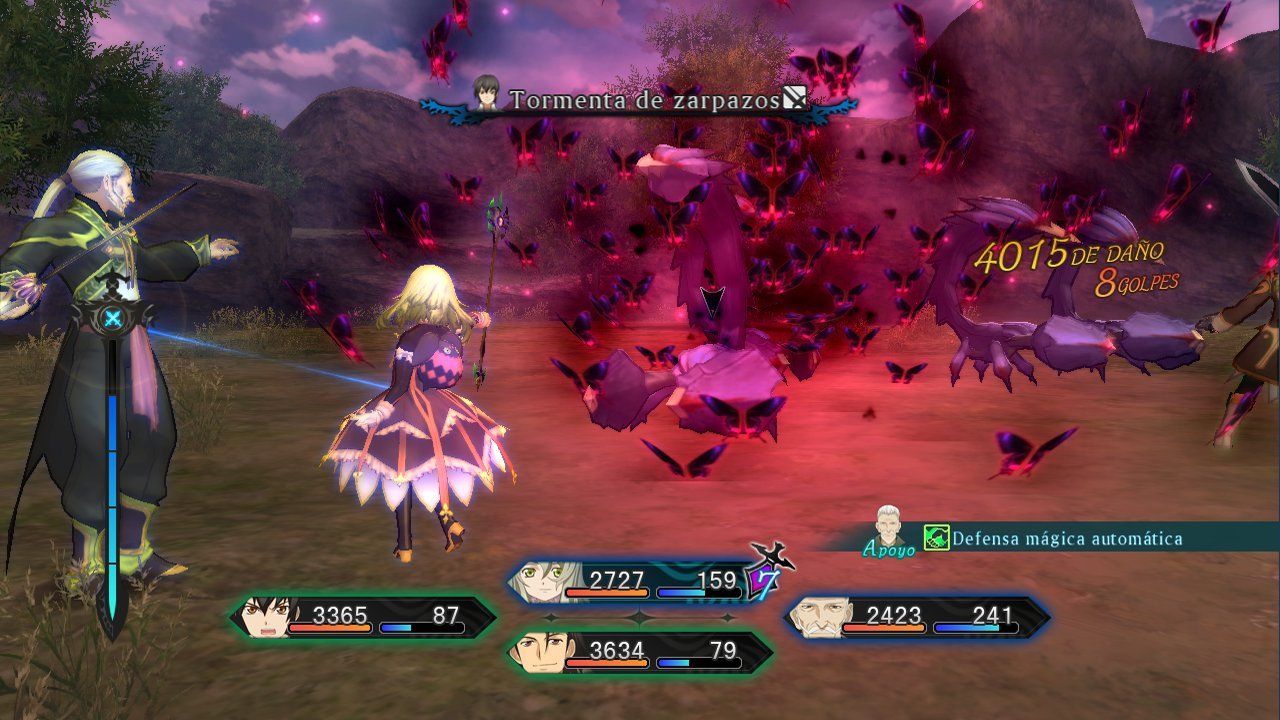Click the sword-shaped linked artes gauge
The height and width of the screenshot is (720, 1280).
tap(110, 450)
